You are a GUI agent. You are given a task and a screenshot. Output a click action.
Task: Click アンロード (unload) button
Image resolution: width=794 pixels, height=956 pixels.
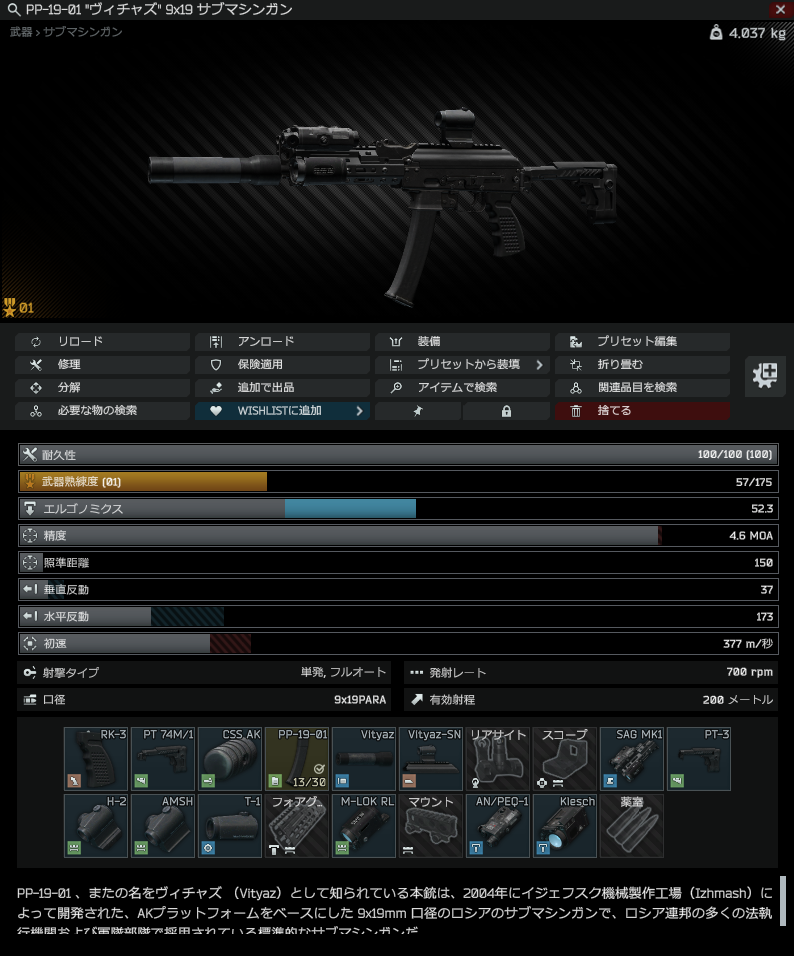[x=282, y=341]
